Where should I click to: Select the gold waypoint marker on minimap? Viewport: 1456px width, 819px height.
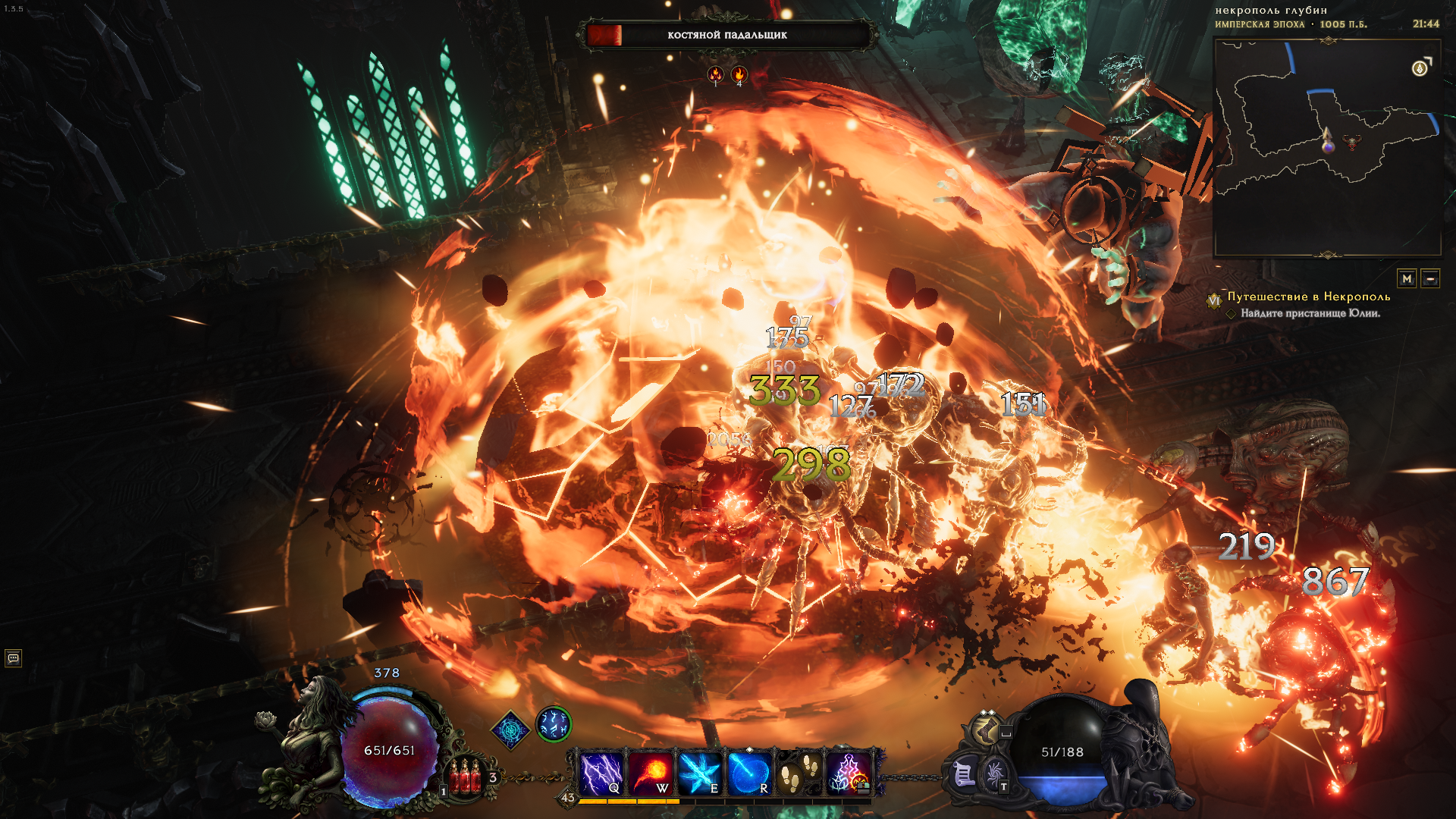tap(1420, 69)
